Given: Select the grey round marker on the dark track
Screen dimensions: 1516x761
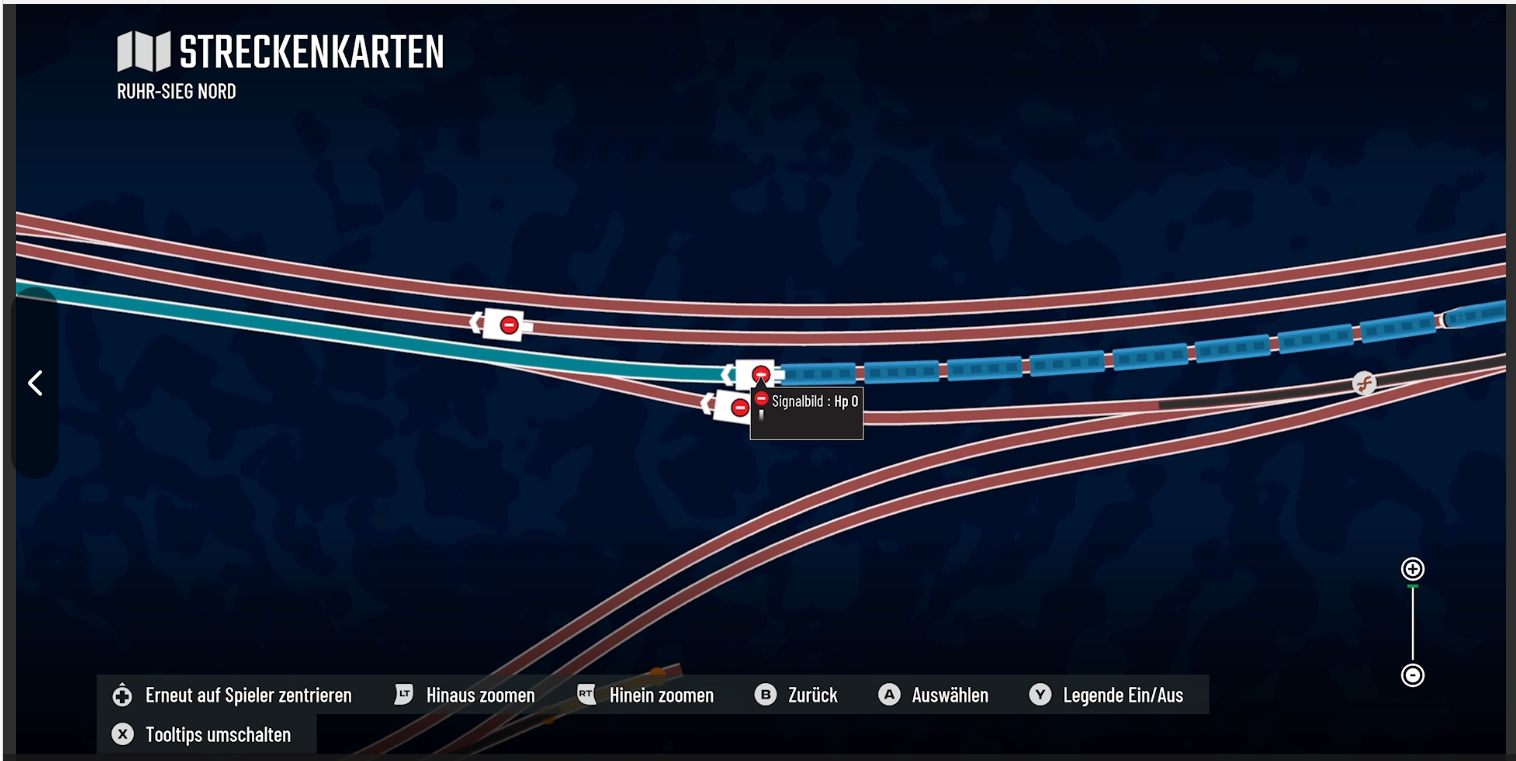Looking at the screenshot, I should 1363,383.
